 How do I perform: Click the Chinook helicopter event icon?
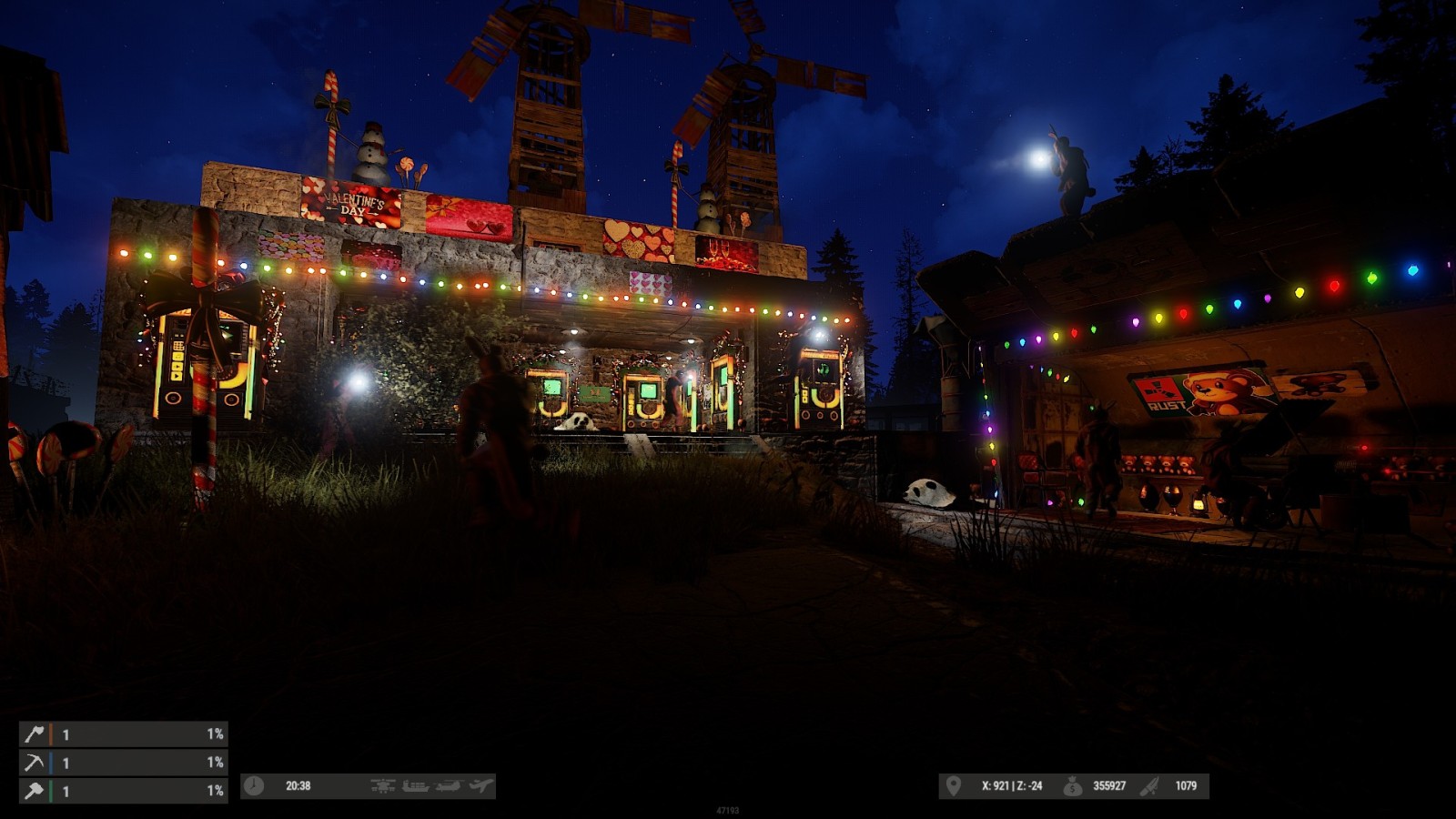point(448,786)
